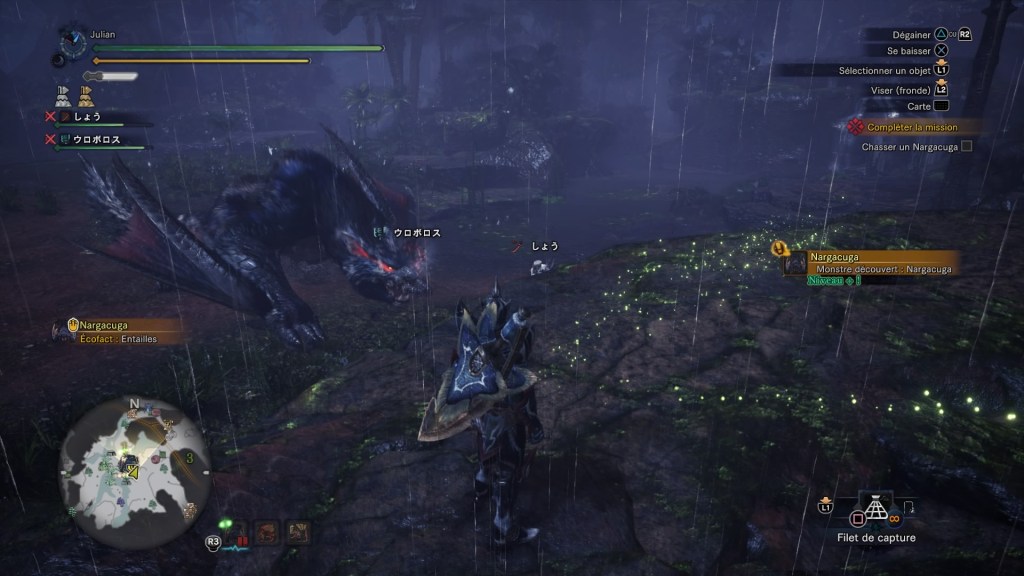Screen dimensions: 1024x576
Task: Click the Nargacuga monster discovered notification
Action: pos(870,263)
